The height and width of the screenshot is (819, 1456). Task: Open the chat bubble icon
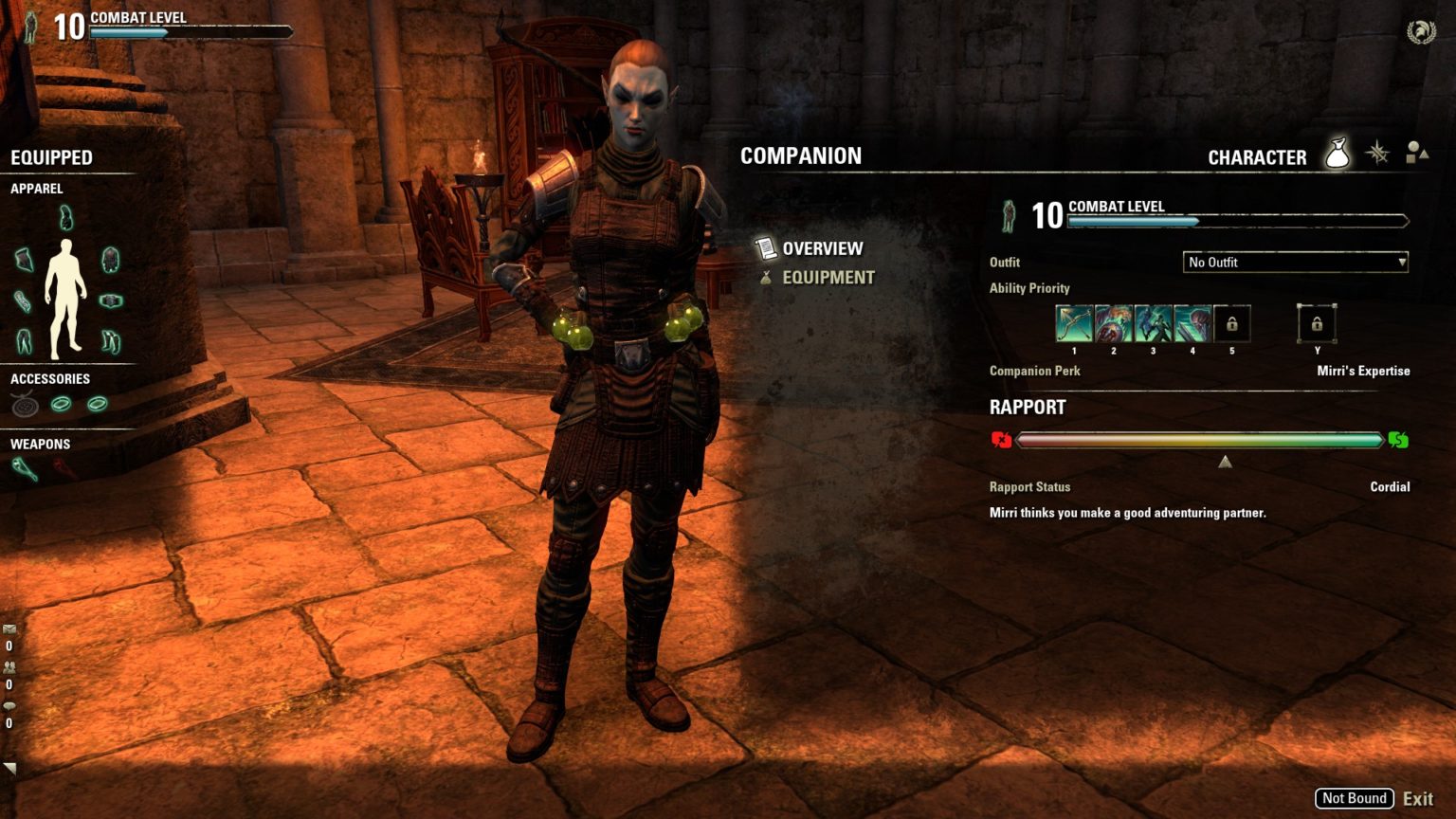(x=9, y=706)
